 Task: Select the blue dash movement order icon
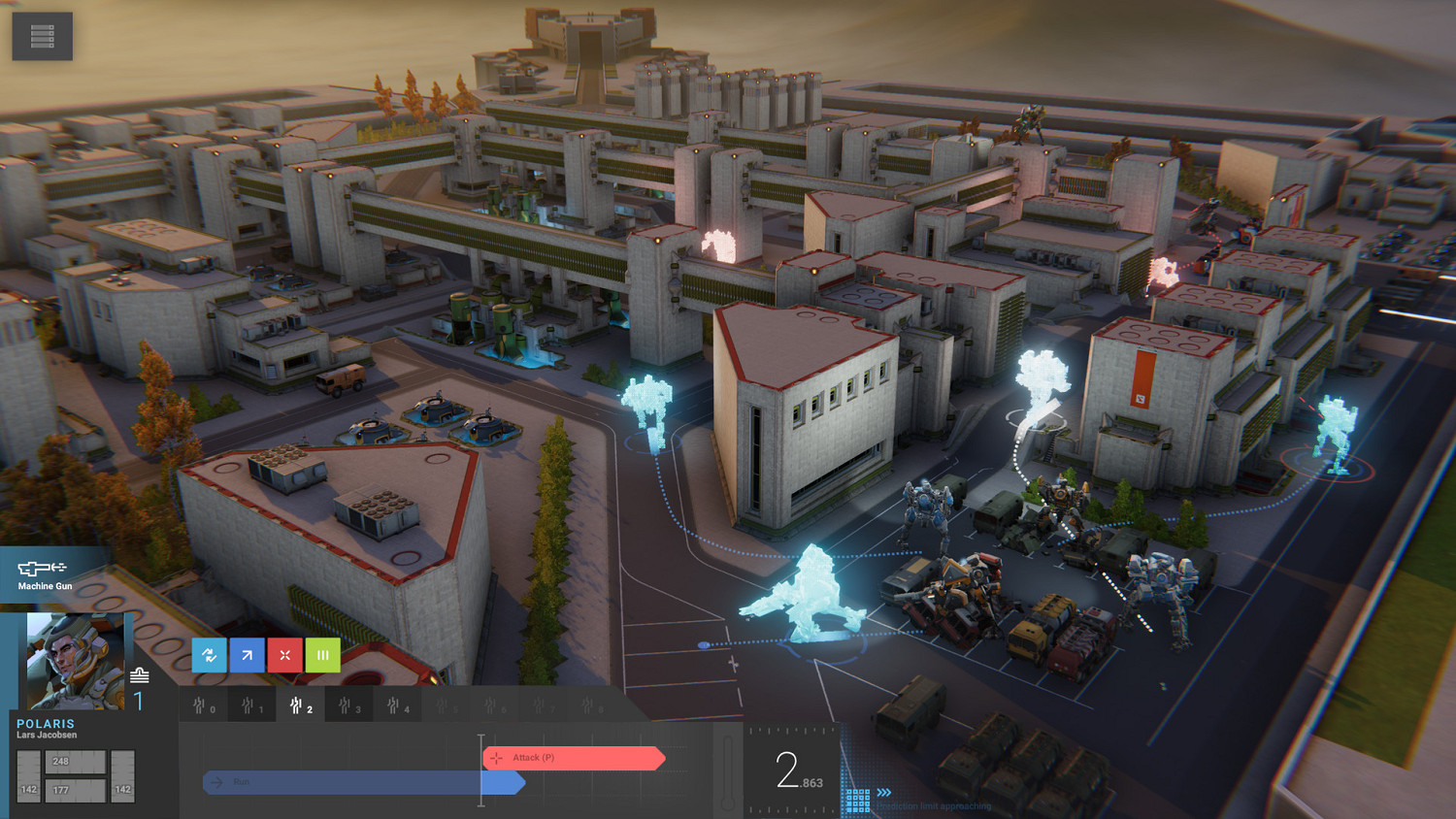[247, 655]
